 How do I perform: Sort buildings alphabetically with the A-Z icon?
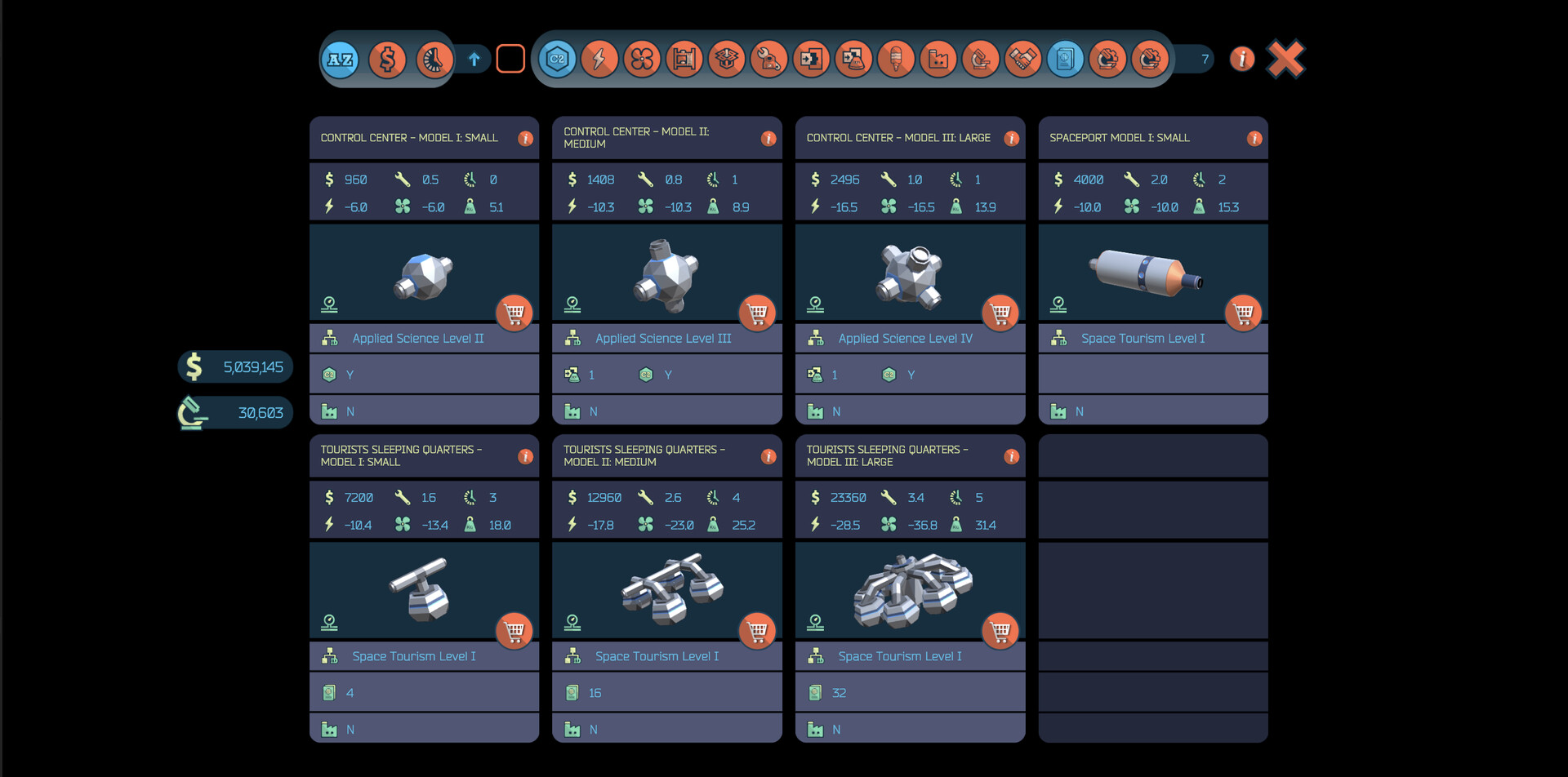340,59
